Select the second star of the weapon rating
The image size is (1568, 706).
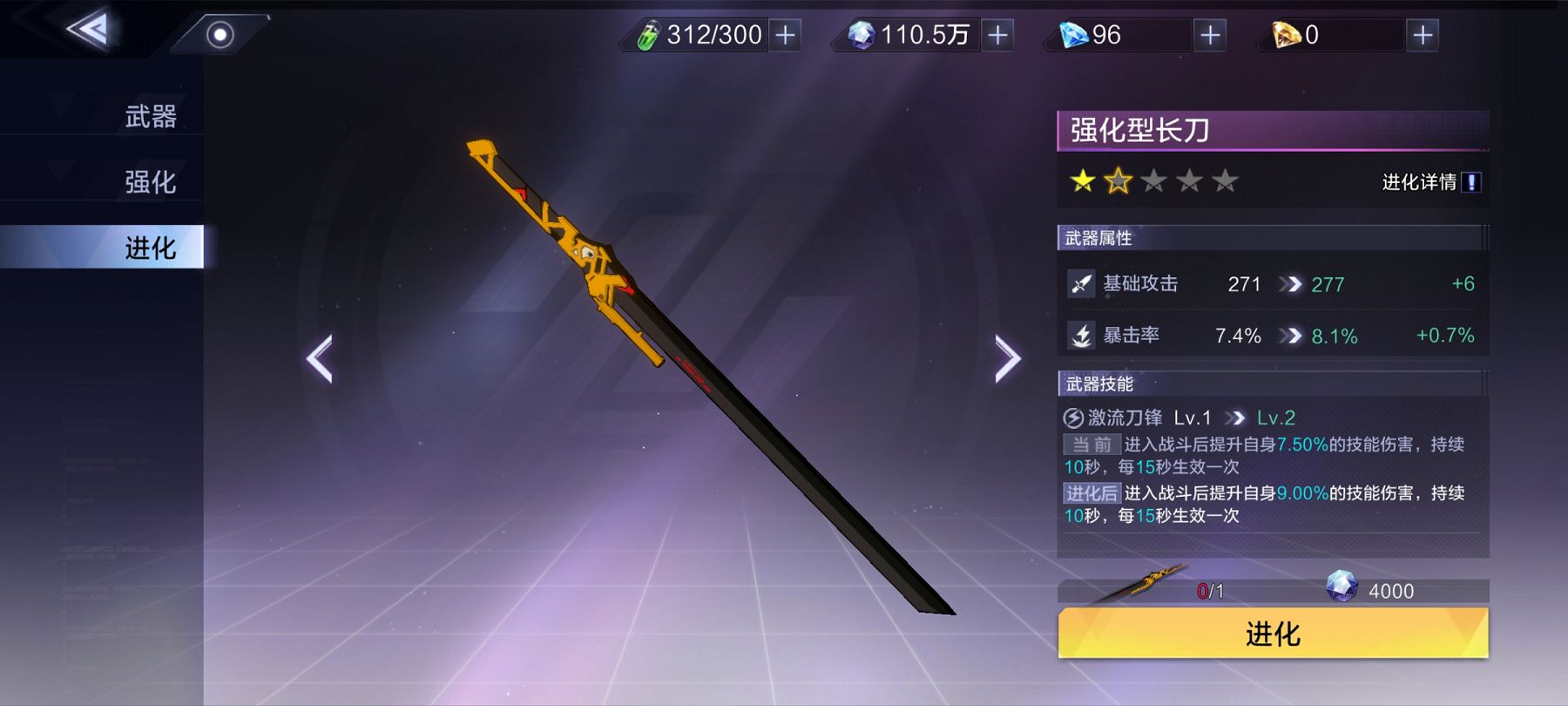pyautogui.click(x=1118, y=180)
